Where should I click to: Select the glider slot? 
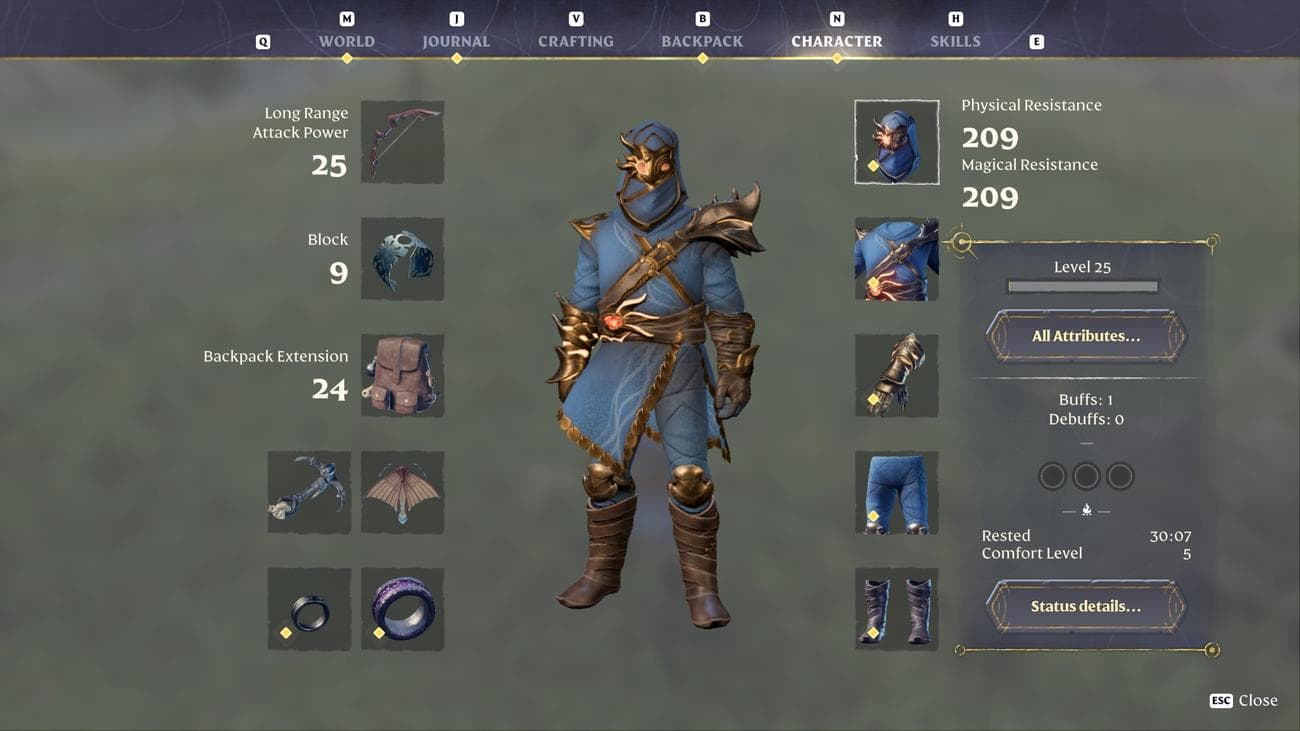coord(402,492)
